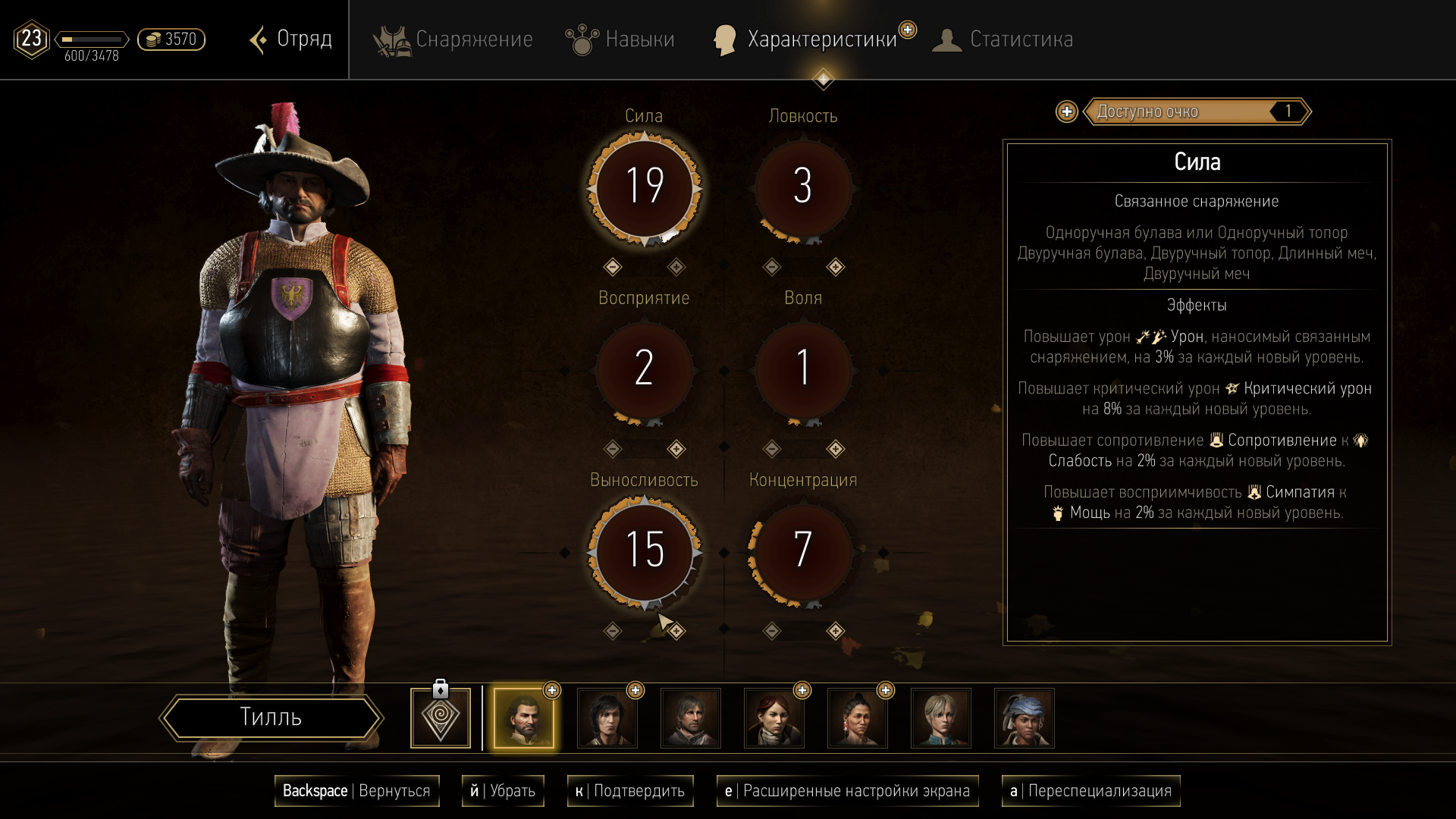Viewport: 1456px width, 819px height.
Task: Switch to the Снаряжение tab
Action: click(x=453, y=39)
